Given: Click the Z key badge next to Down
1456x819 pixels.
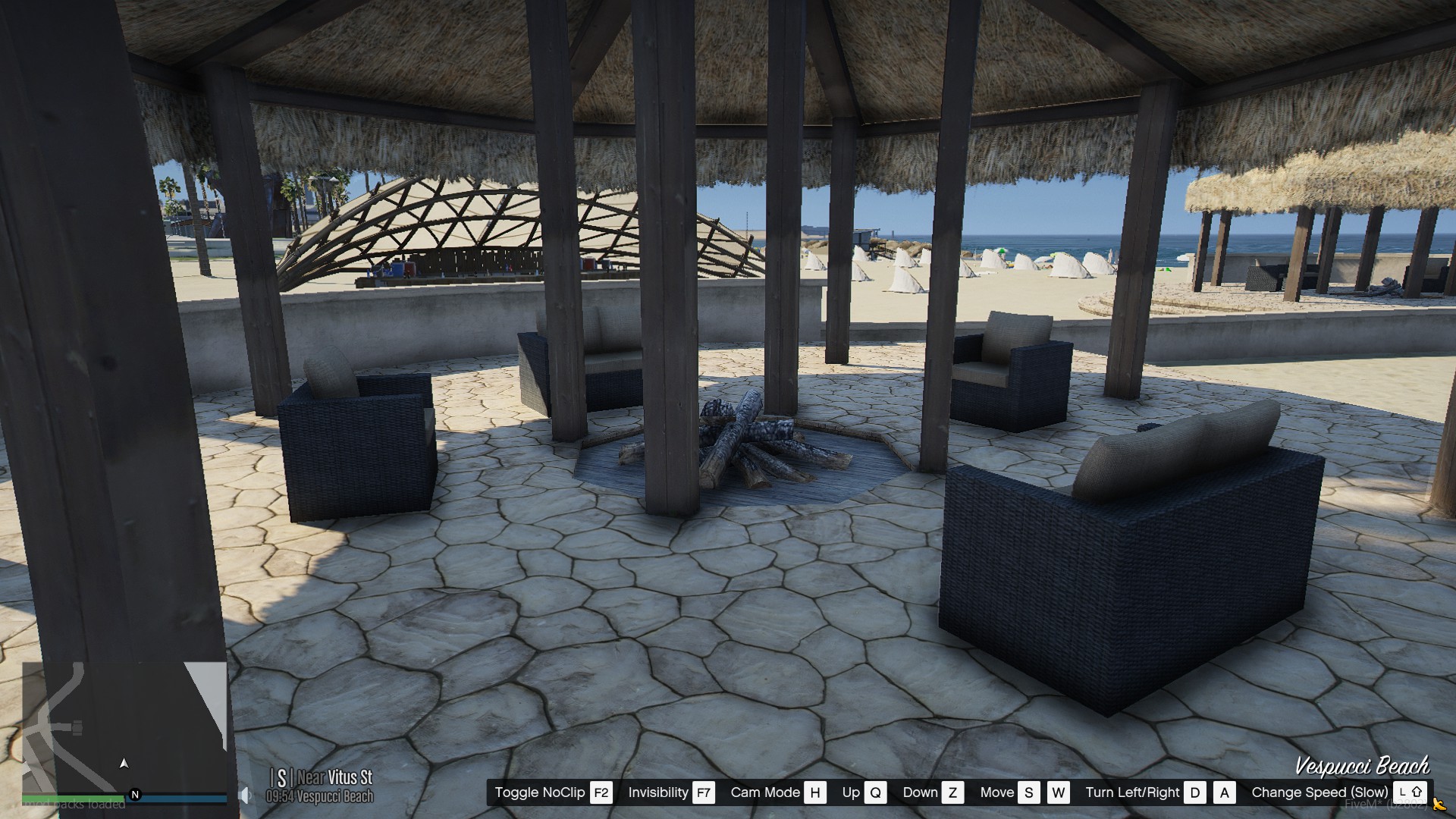Looking at the screenshot, I should coord(952,792).
